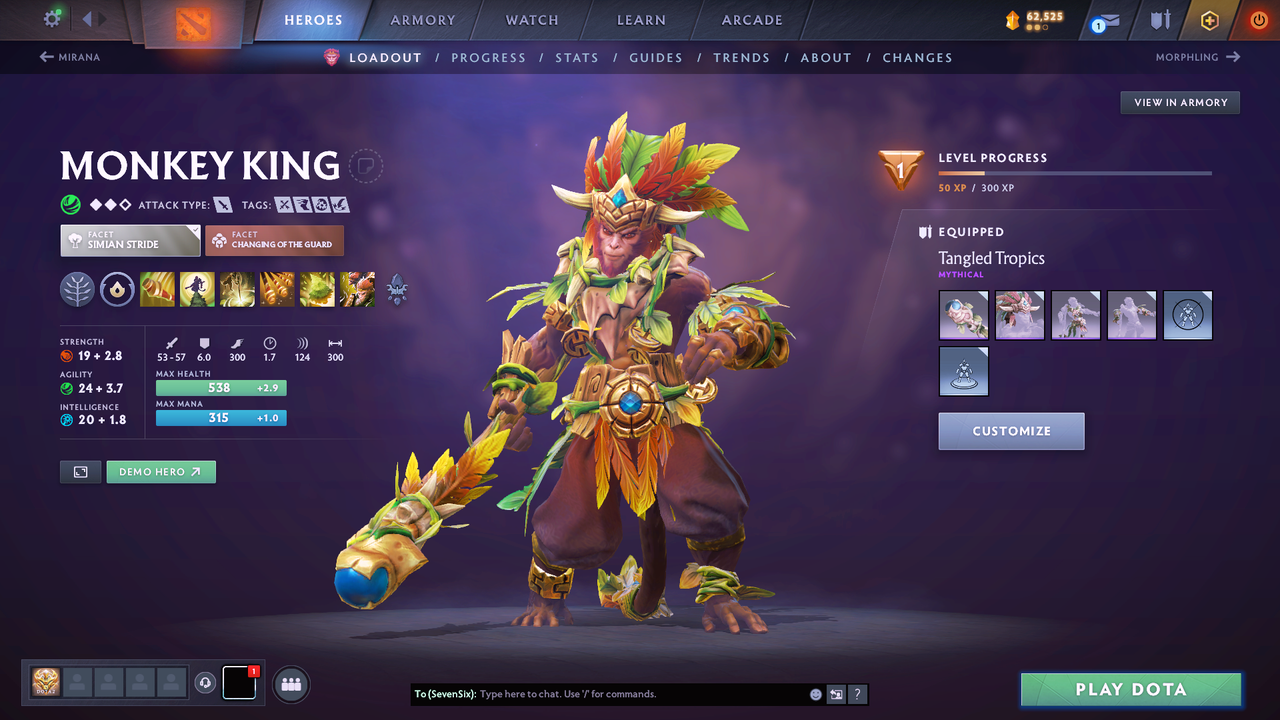
Task: Click the Dota Plus hexagon icon
Action: click(x=1210, y=19)
